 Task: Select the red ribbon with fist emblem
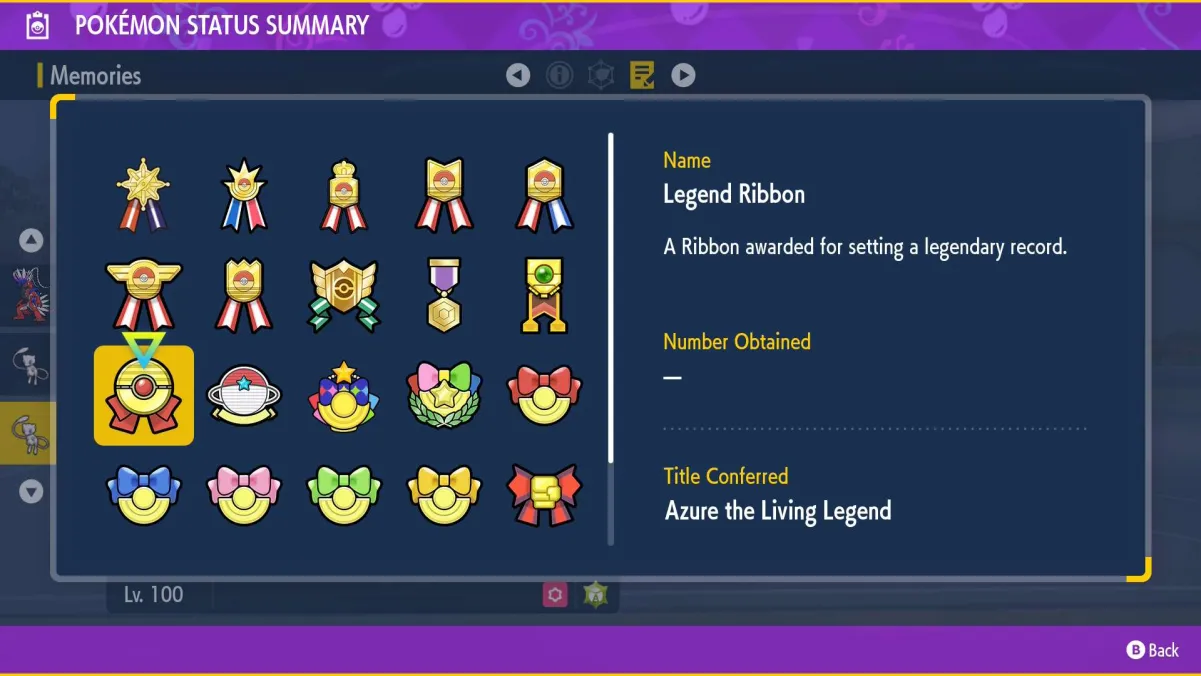544,494
